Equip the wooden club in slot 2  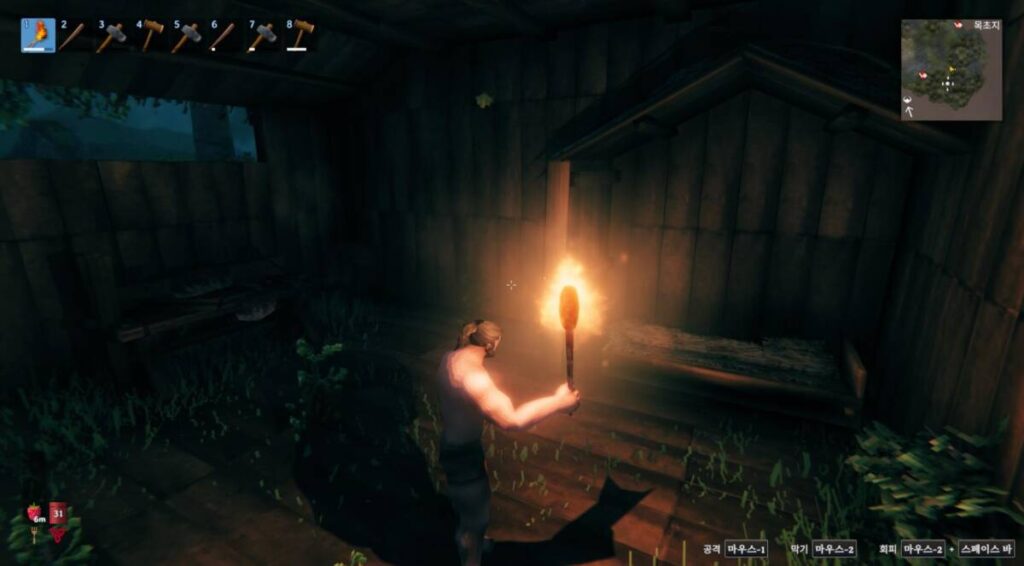pos(72,37)
